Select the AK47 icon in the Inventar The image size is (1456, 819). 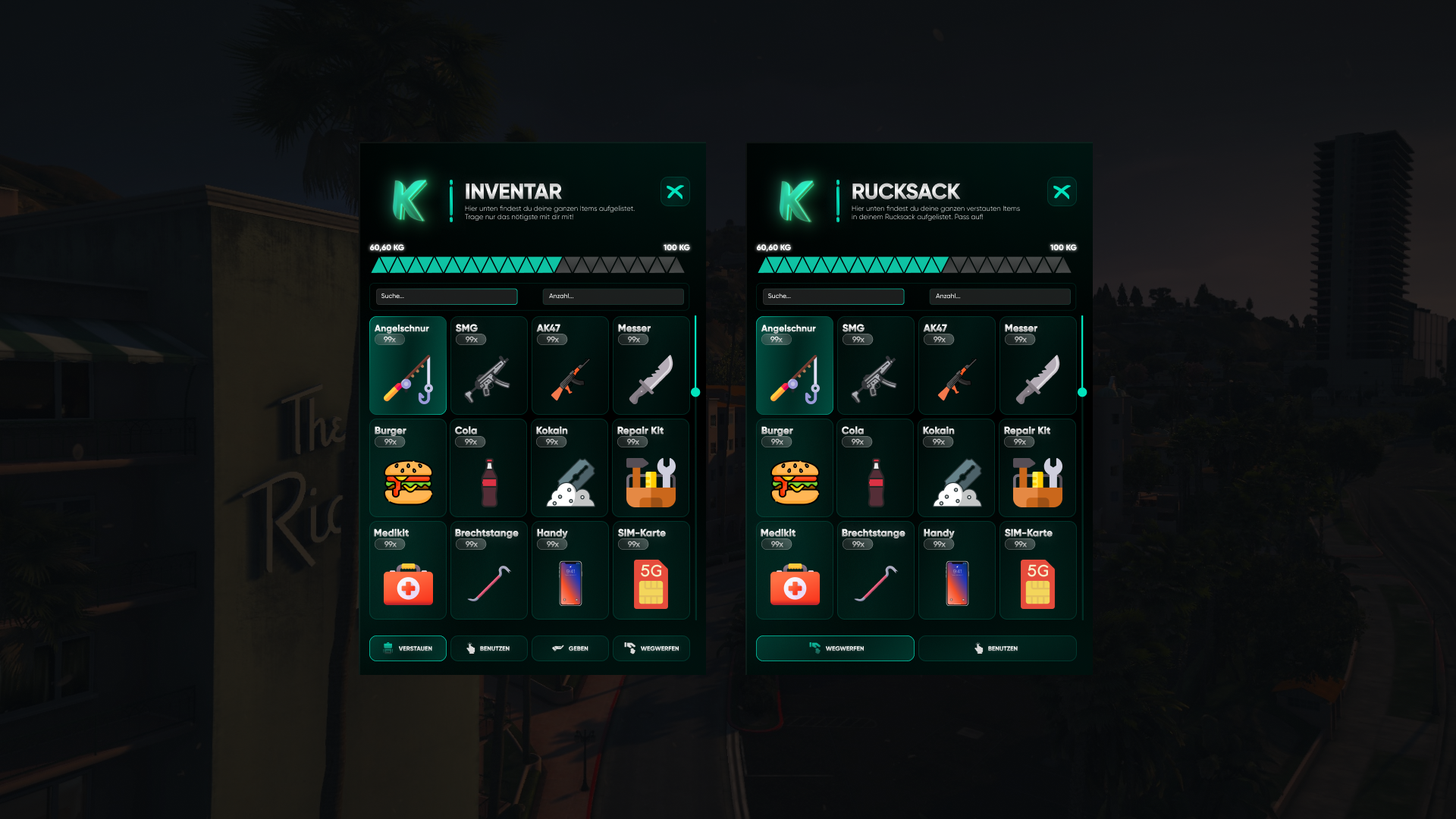point(570,366)
